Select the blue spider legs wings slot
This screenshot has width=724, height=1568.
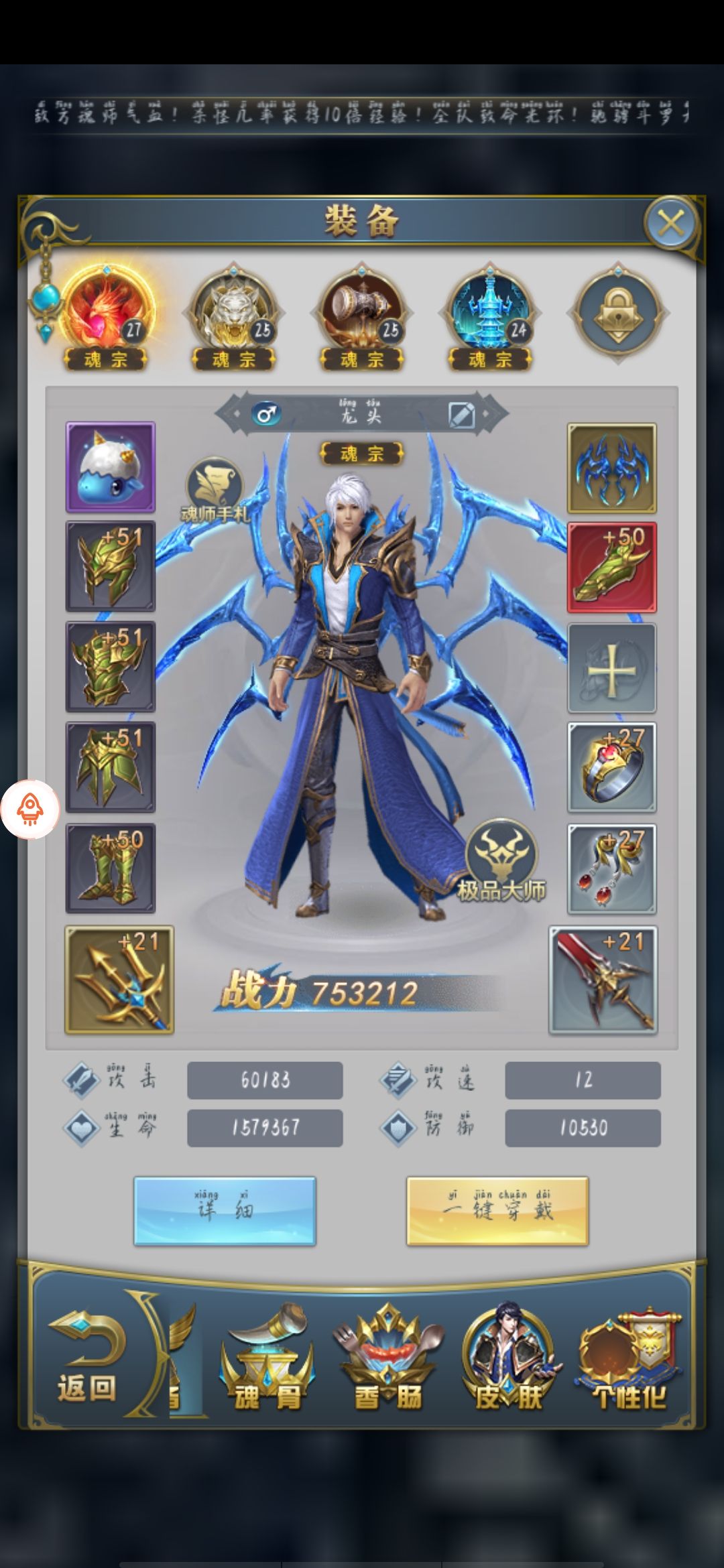(611, 468)
